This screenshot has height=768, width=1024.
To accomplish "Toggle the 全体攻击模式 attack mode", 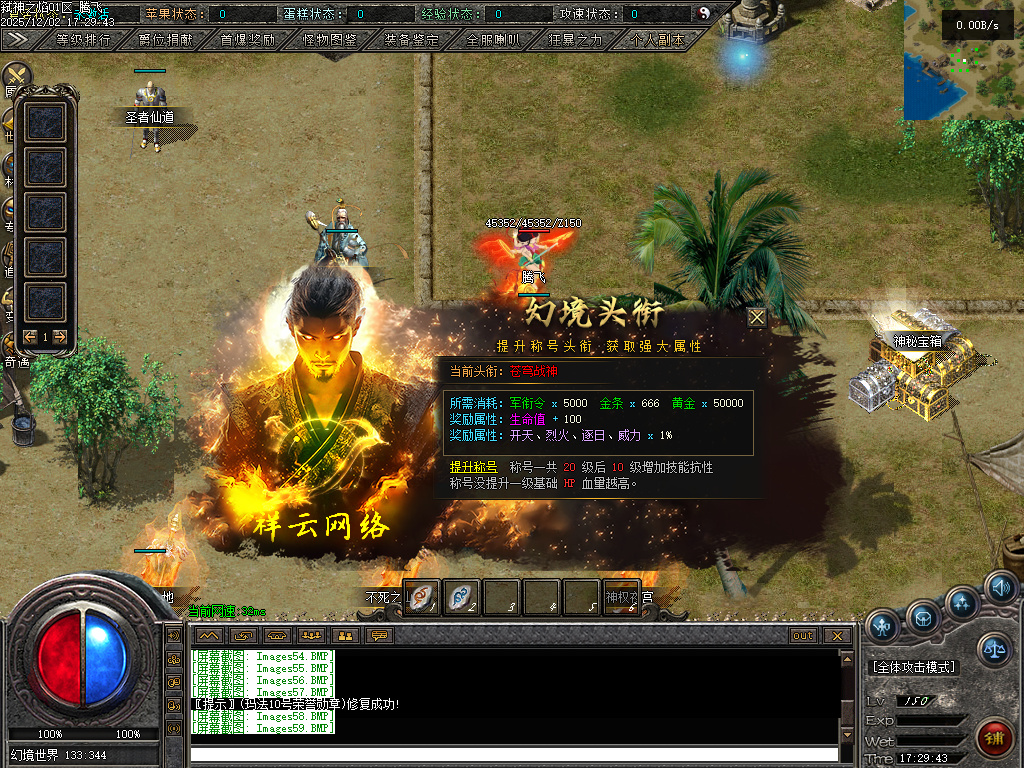I will [914, 667].
